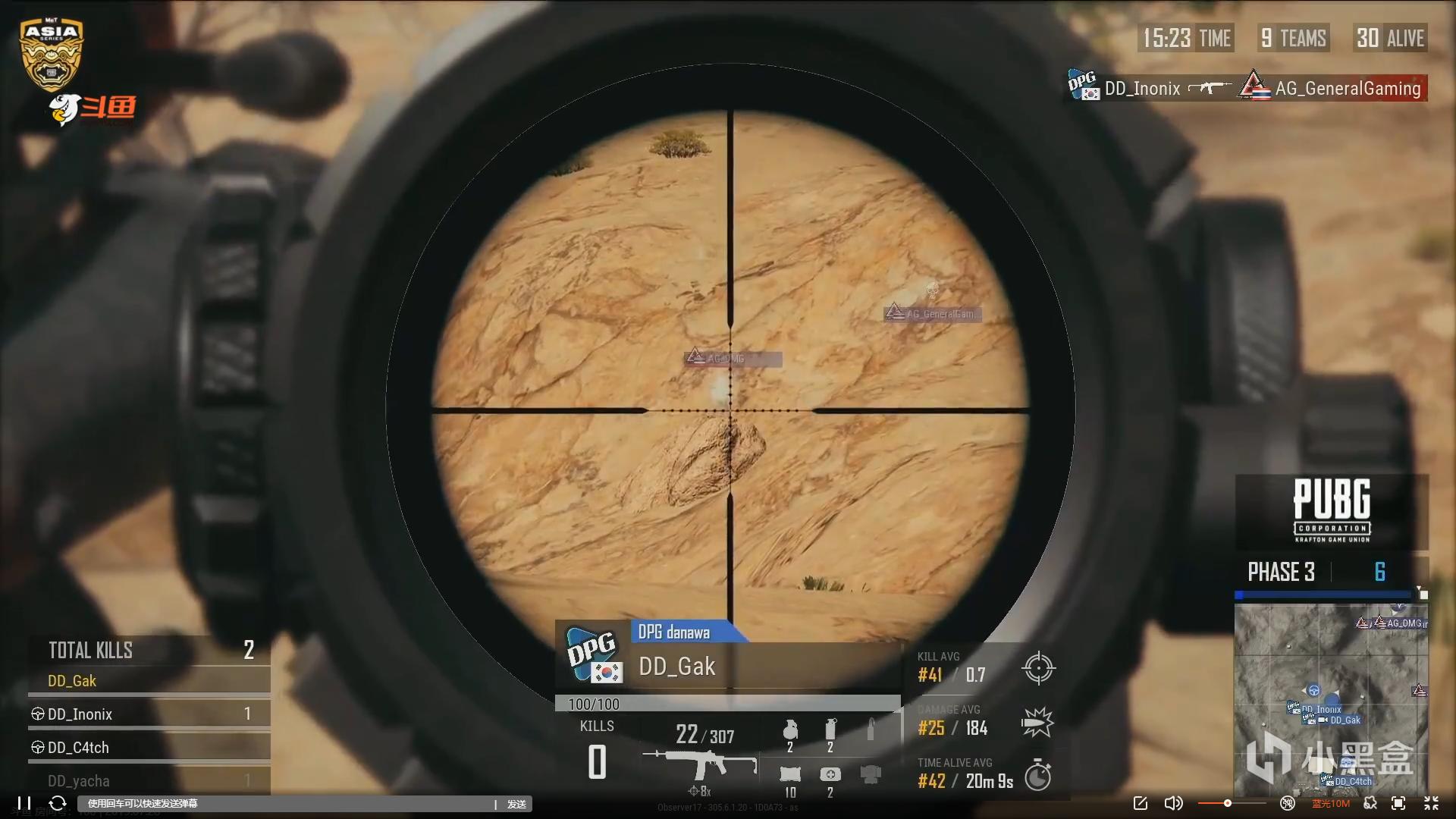This screenshot has height=819, width=1456.
Task: Focus the danmaku chat input box
Action: pos(288,804)
